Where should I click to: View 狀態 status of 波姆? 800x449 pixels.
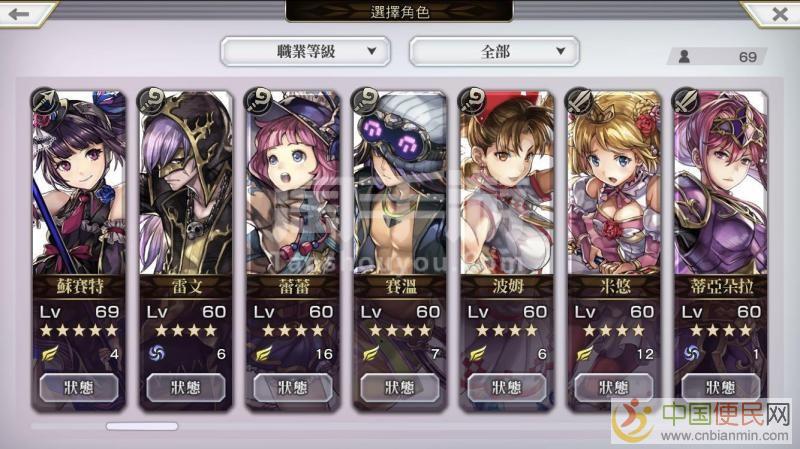[x=506, y=387]
